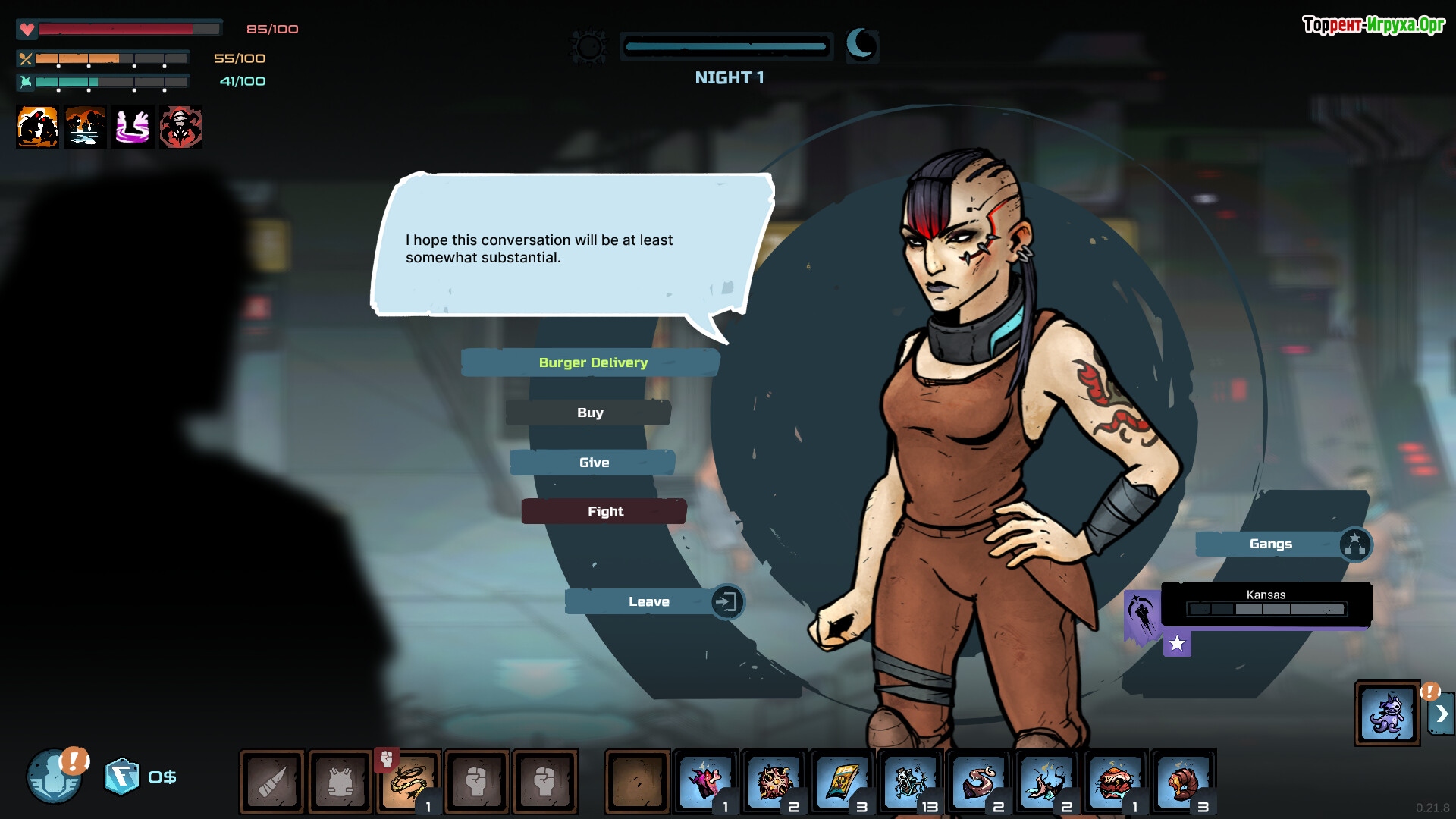Expand the side panel with the arrow button
Screen dimensions: 1456x819
click(x=1441, y=714)
